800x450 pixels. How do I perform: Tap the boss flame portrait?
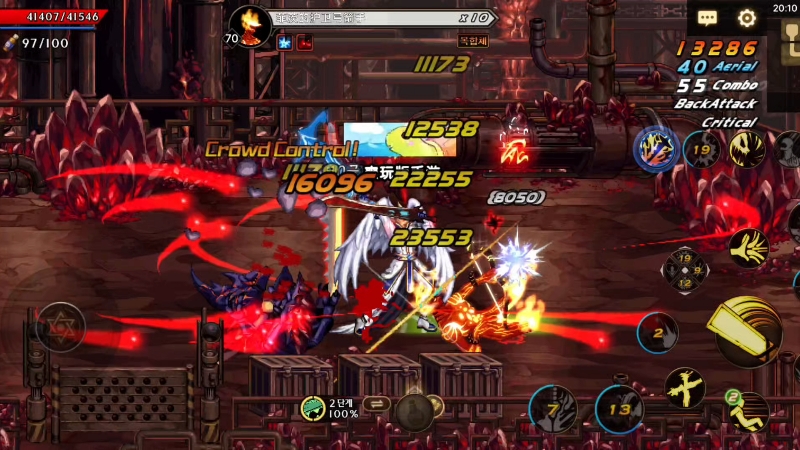[x=251, y=22]
